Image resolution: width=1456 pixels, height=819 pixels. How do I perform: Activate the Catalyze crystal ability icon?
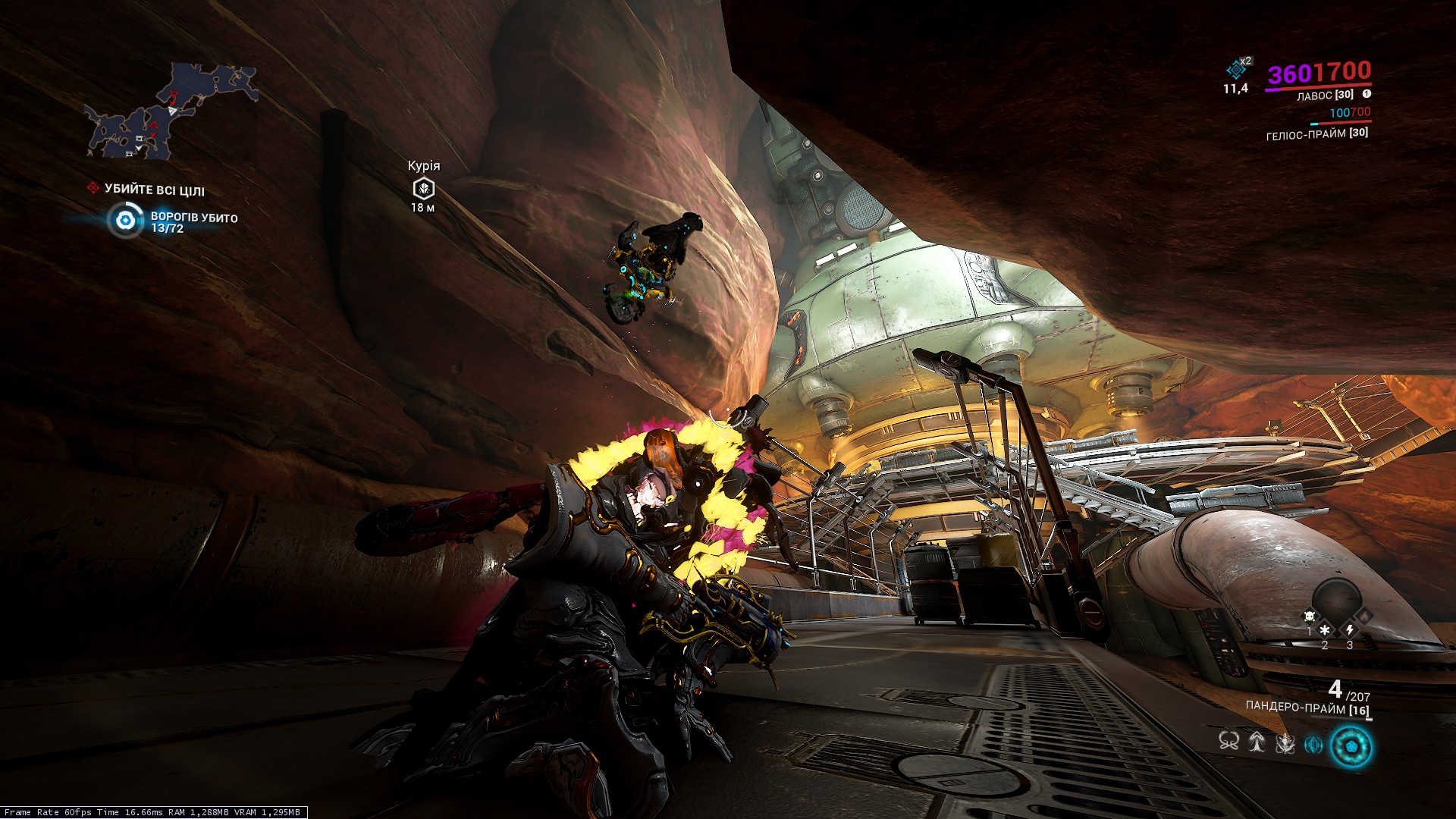(x=1313, y=745)
